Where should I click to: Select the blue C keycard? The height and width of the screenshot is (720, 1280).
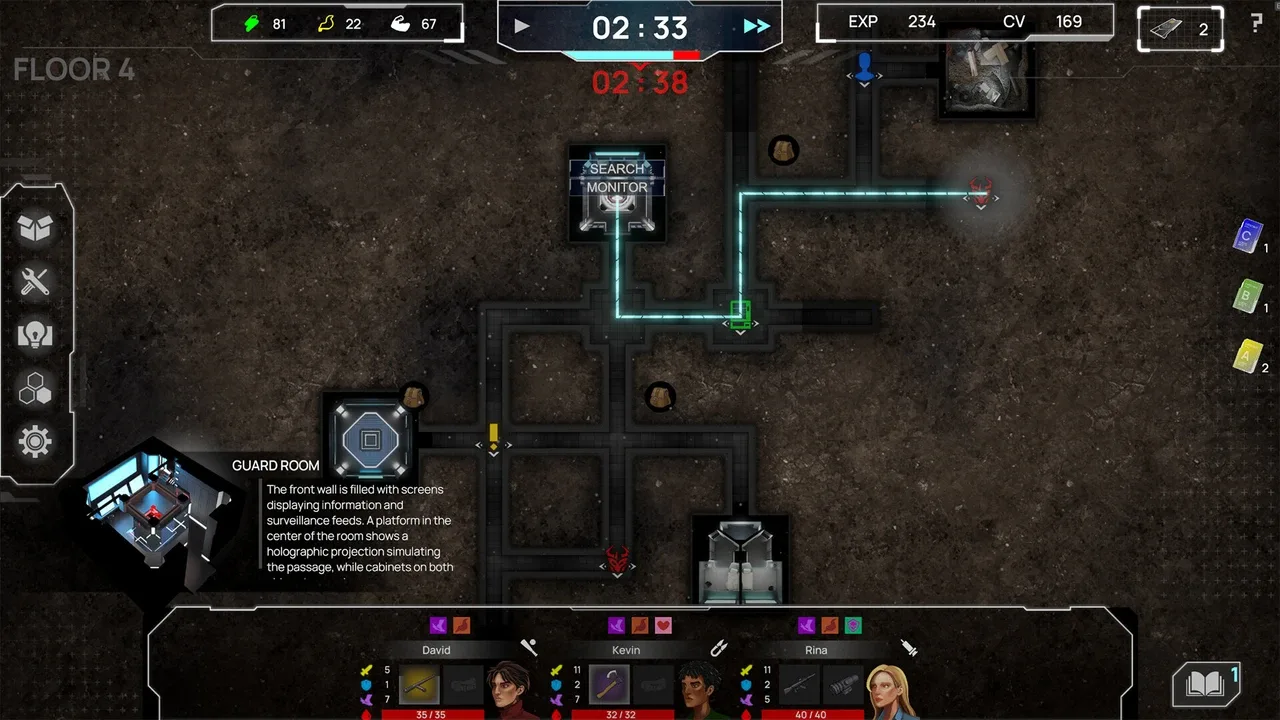(1247, 237)
